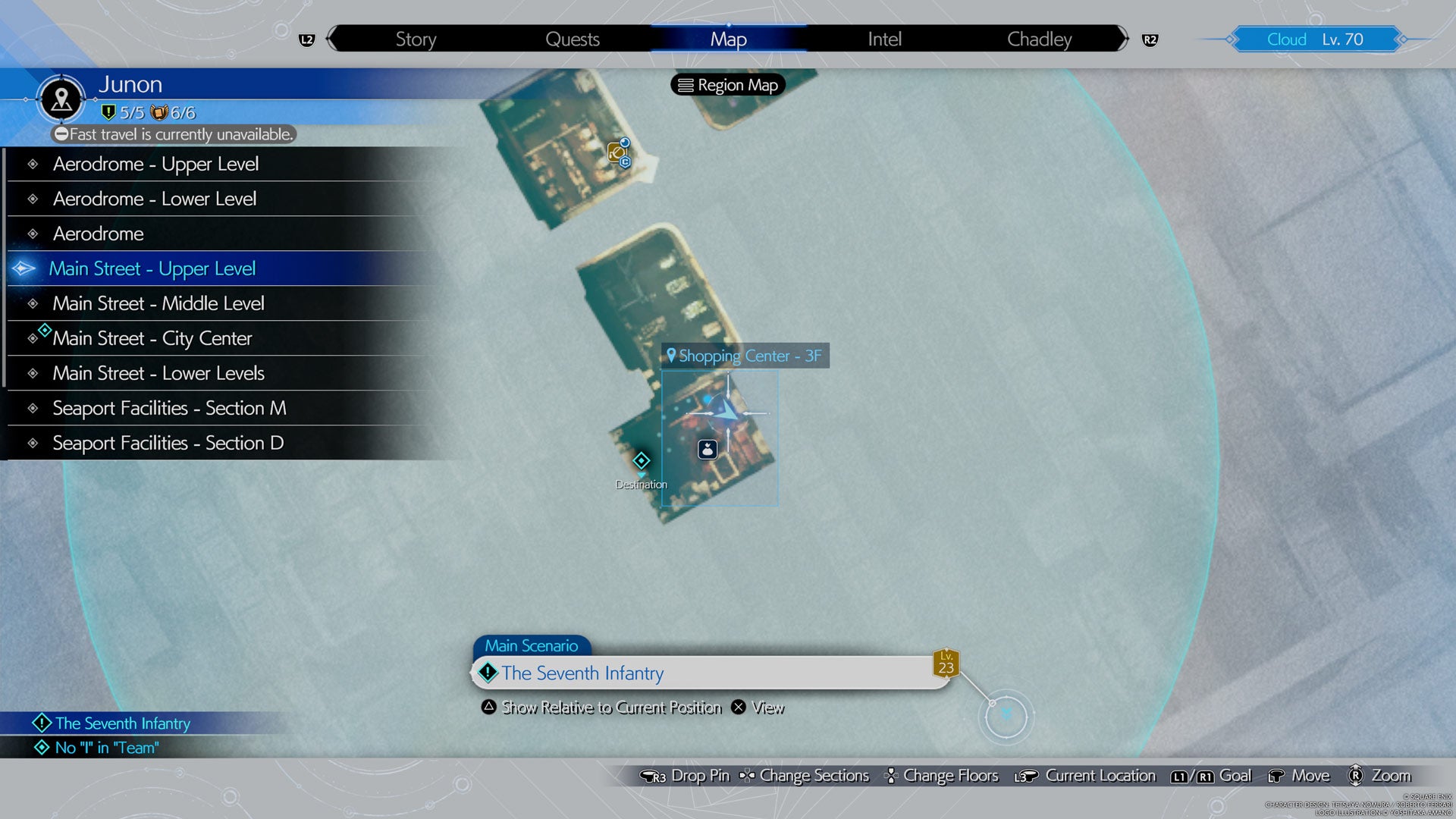Viewport: 1456px width, 819px height.
Task: Switch to the Story tab
Action: tap(416, 39)
